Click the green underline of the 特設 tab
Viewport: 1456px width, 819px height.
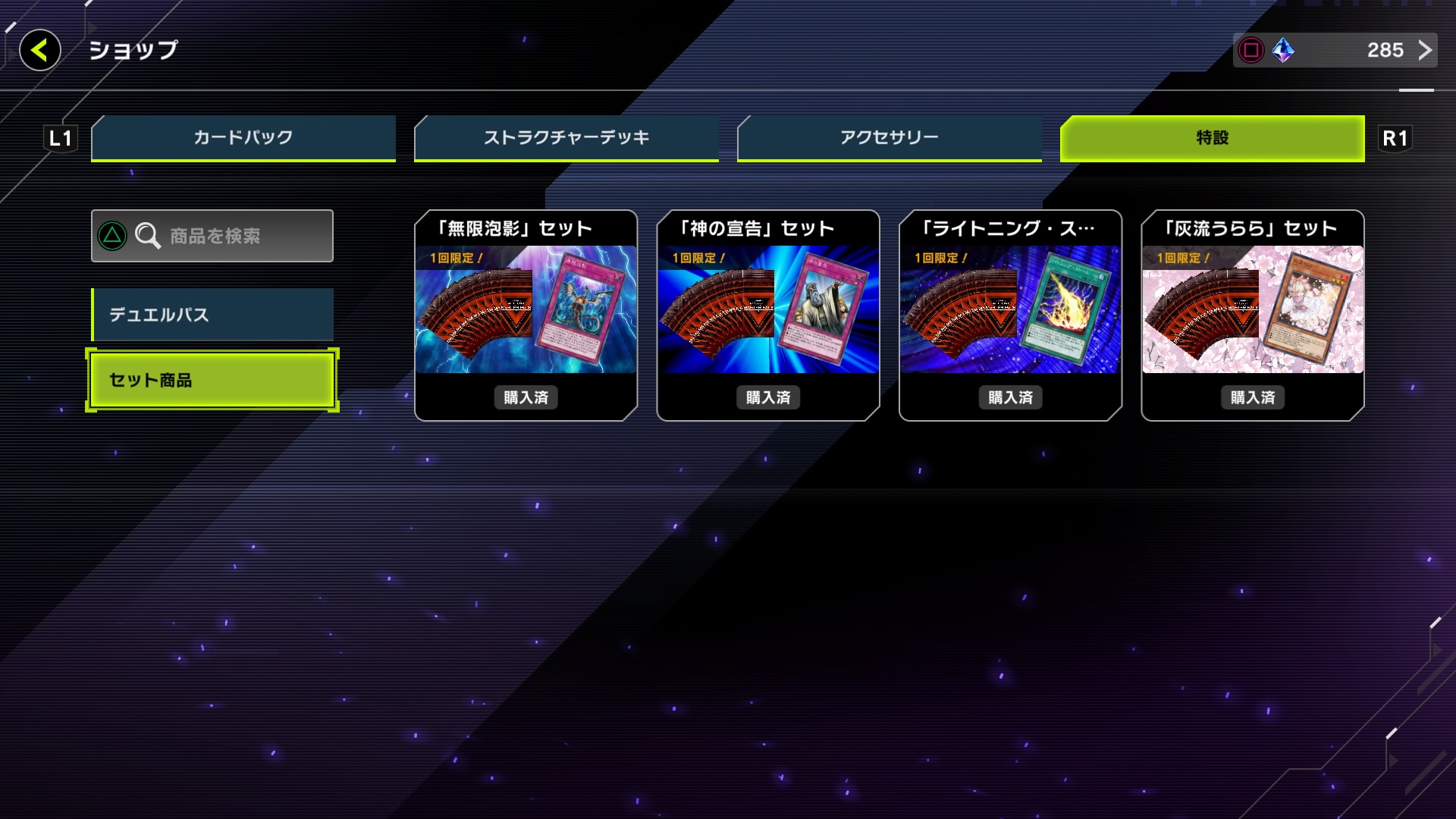pyautogui.click(x=1210, y=160)
